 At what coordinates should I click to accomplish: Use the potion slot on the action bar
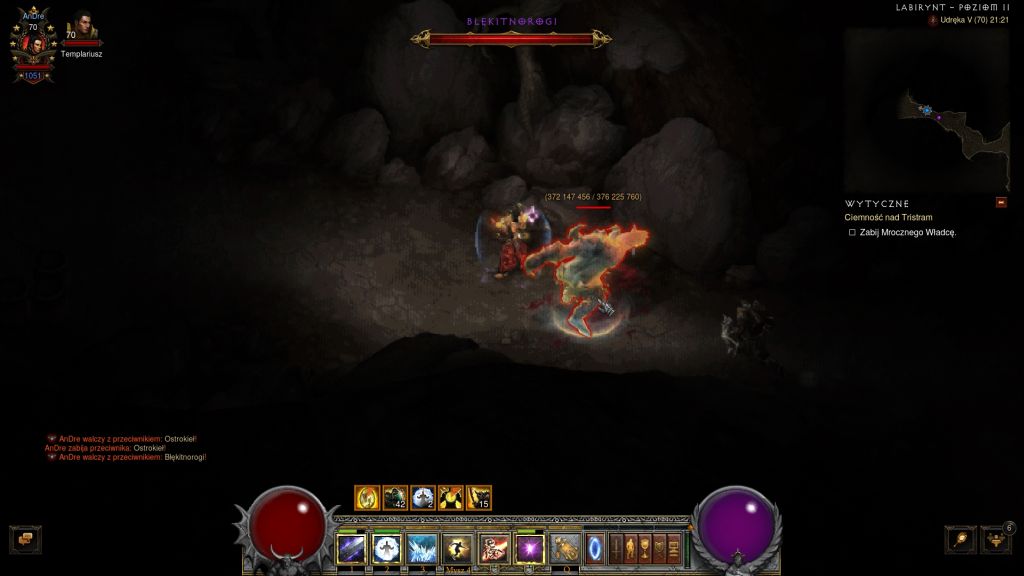(564, 548)
